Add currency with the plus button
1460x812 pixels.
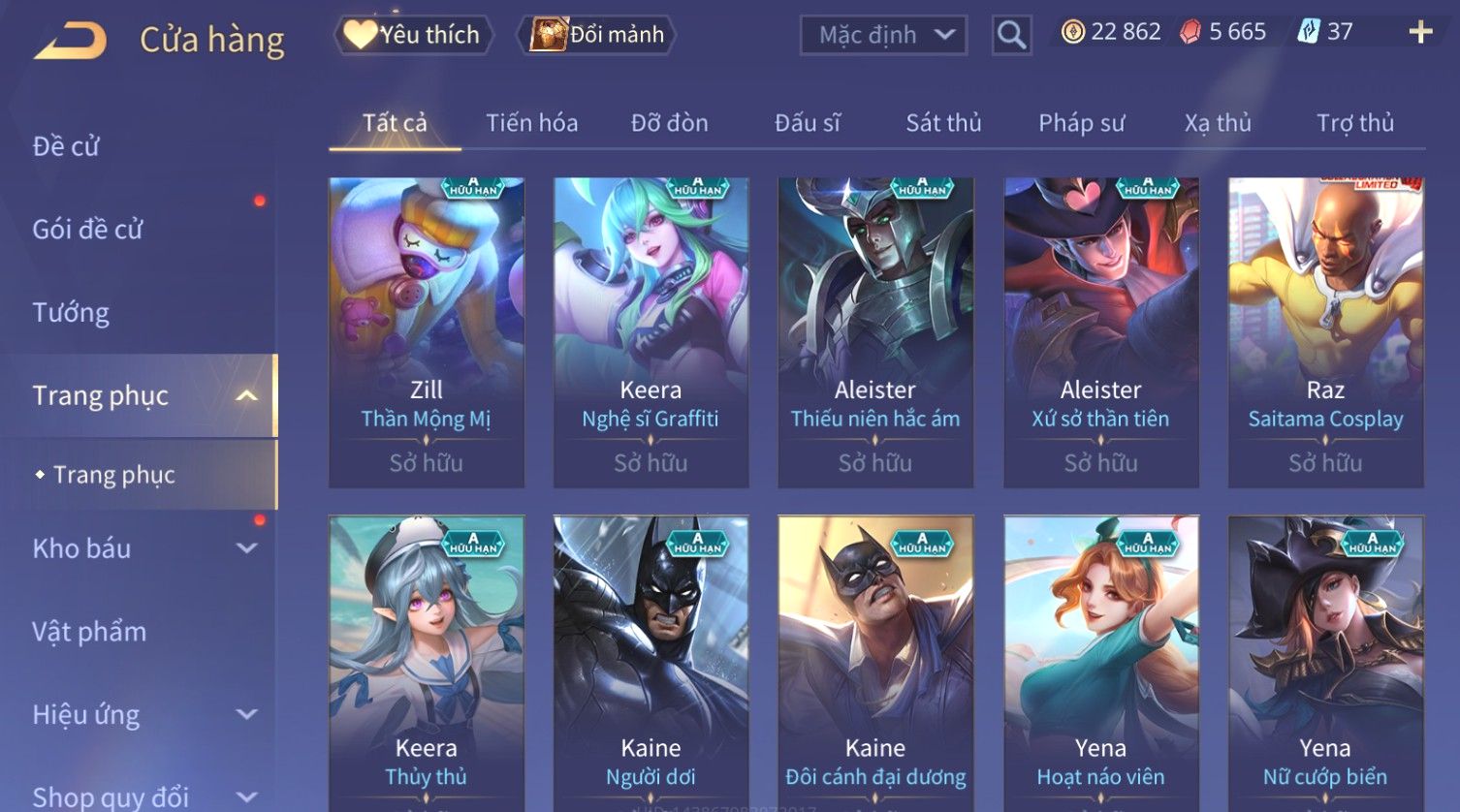point(1420,32)
